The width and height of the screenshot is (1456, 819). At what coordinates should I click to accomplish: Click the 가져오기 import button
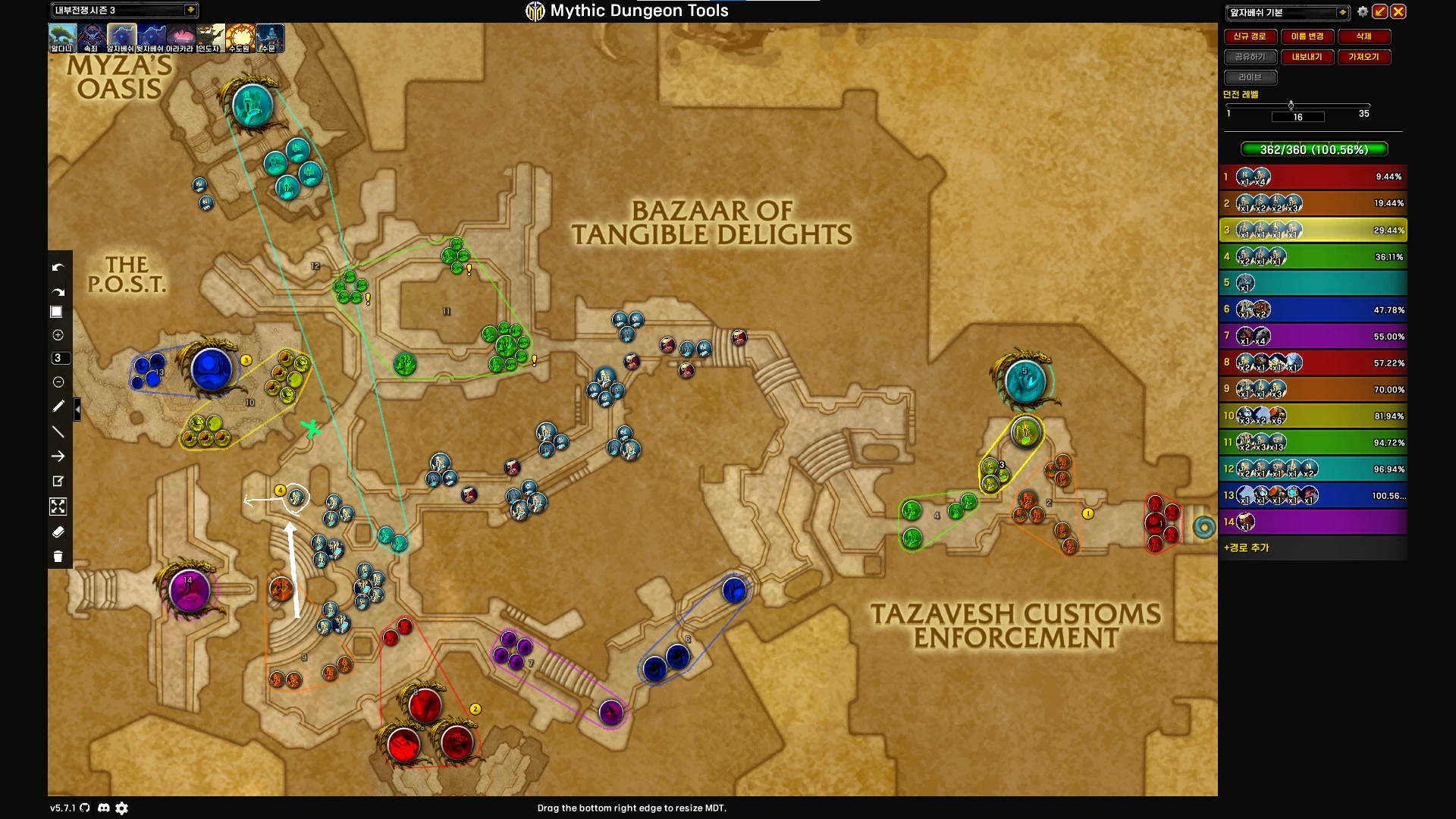point(1363,57)
